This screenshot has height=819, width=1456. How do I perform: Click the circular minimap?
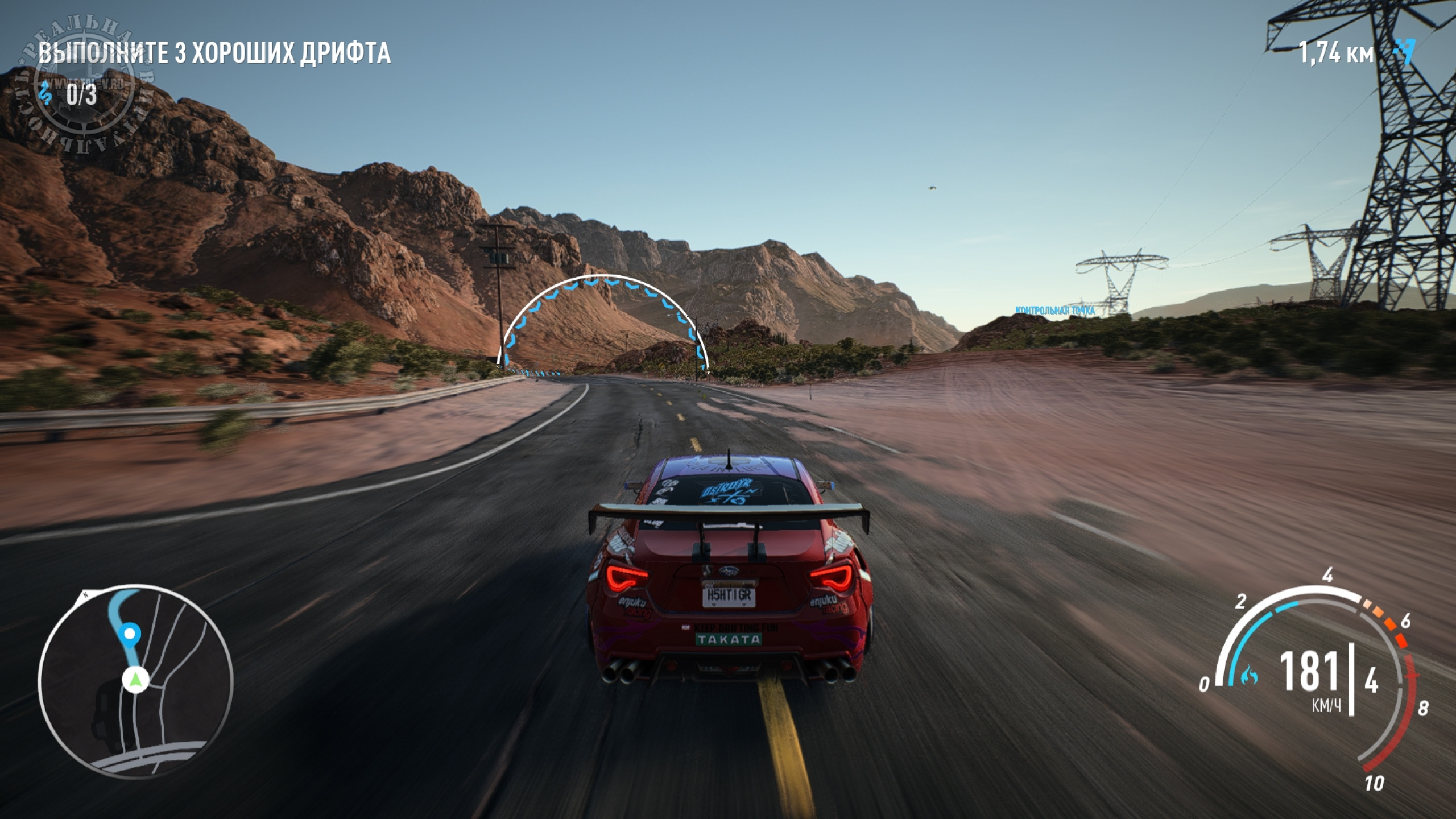(x=135, y=681)
